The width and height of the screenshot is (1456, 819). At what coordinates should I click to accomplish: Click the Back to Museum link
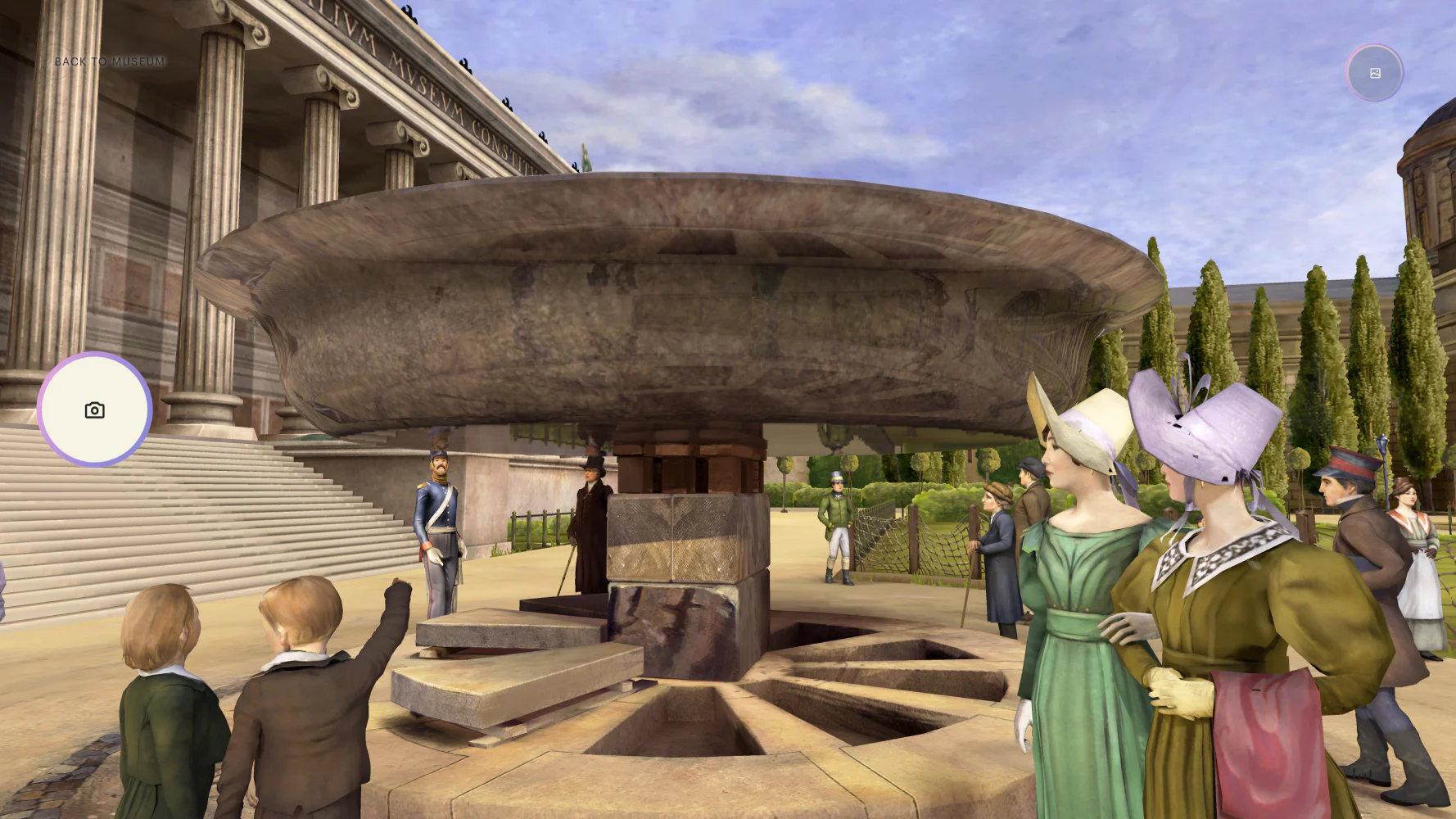pos(110,61)
